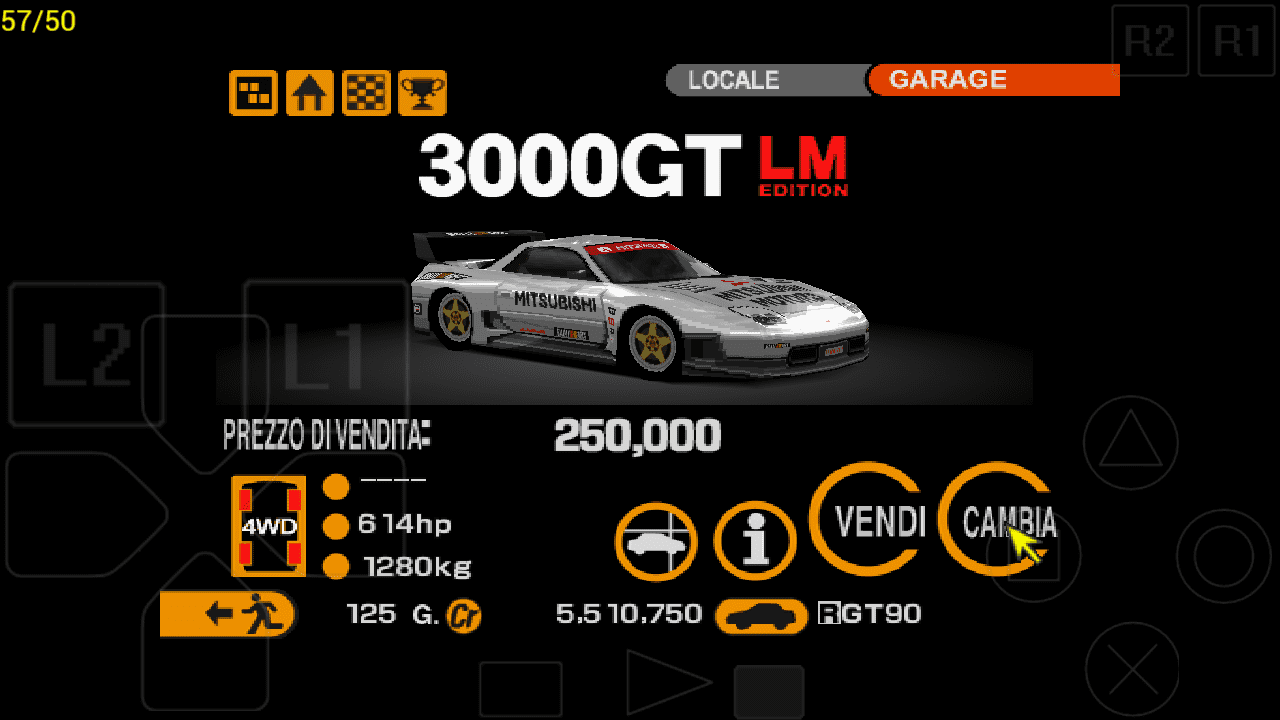Click the orange car silhouette icon

pos(761,616)
